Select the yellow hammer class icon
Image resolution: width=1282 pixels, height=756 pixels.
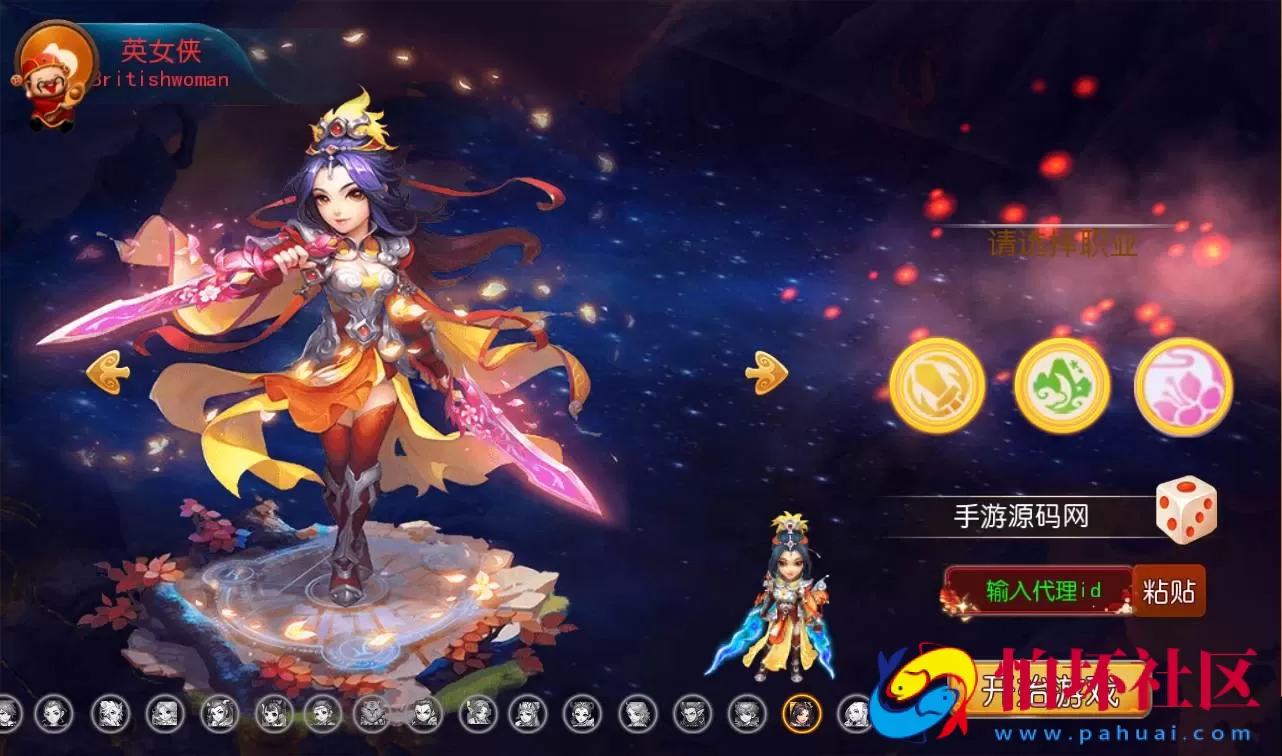click(x=938, y=384)
